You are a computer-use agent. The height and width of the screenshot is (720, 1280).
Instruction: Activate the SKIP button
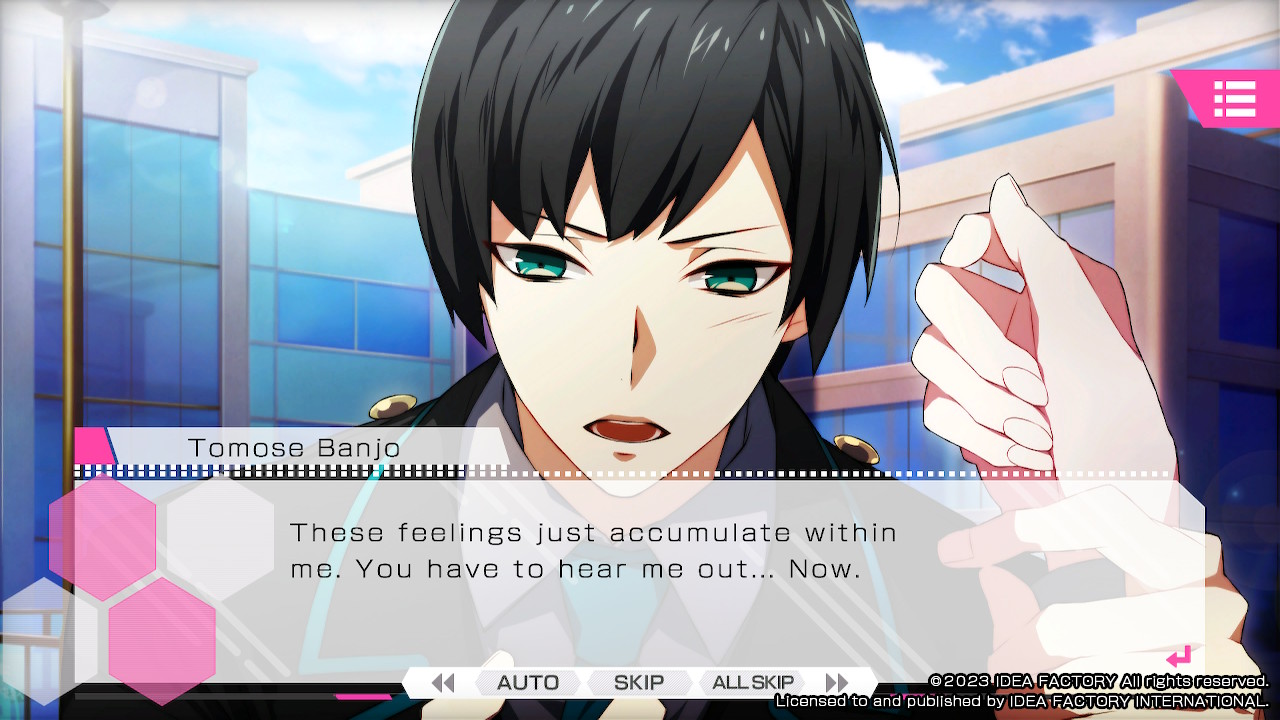(x=639, y=683)
